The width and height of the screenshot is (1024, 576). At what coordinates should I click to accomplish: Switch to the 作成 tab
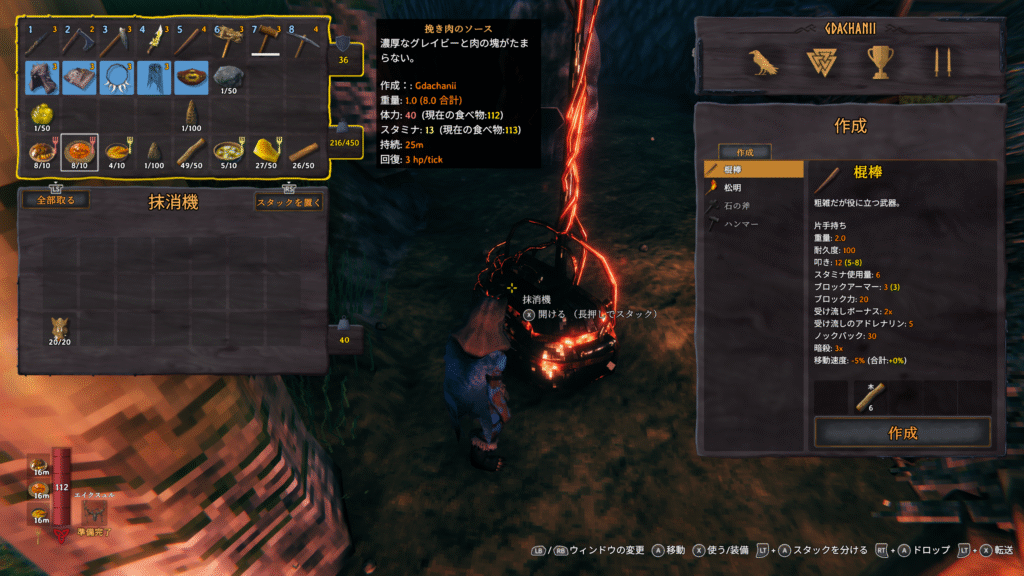[744, 152]
